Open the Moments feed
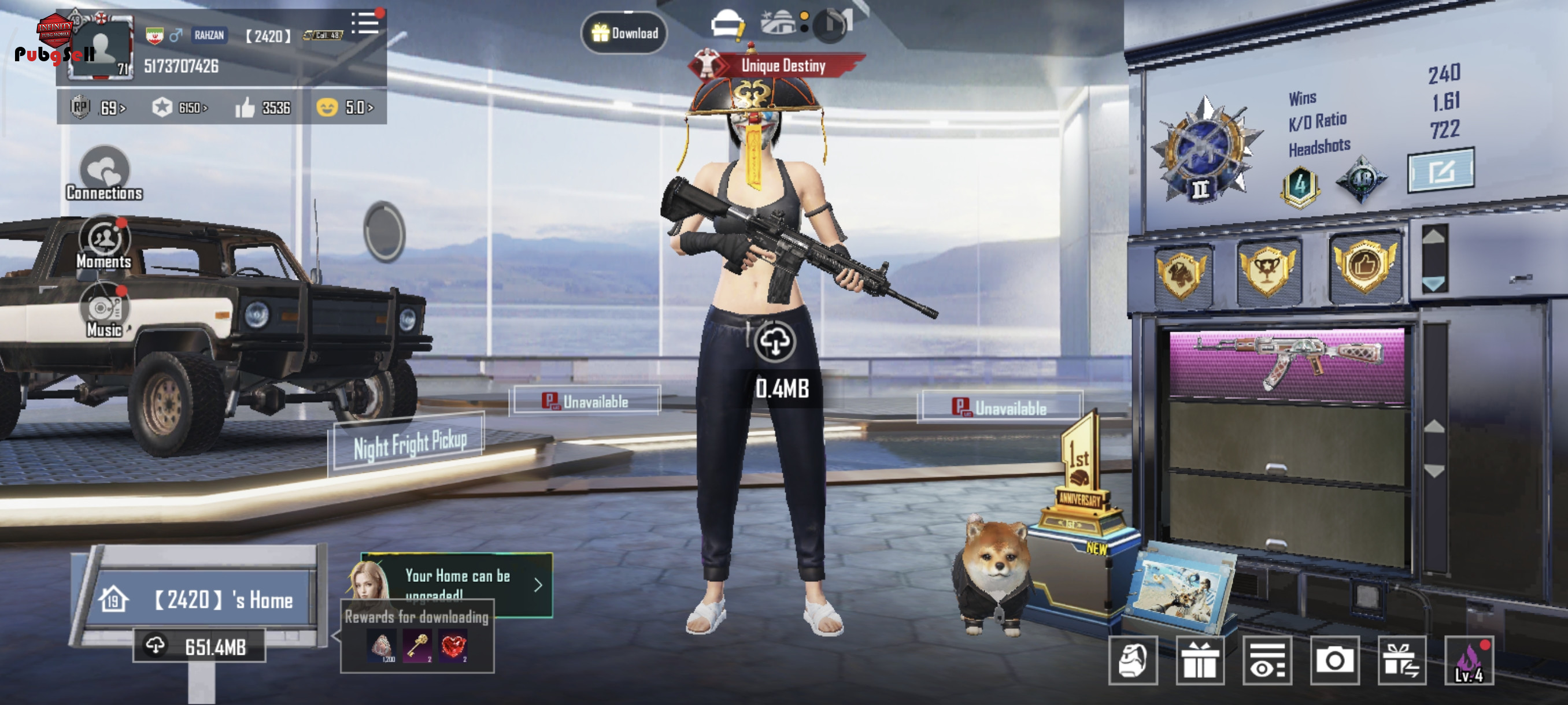1568x705 pixels. click(x=104, y=243)
